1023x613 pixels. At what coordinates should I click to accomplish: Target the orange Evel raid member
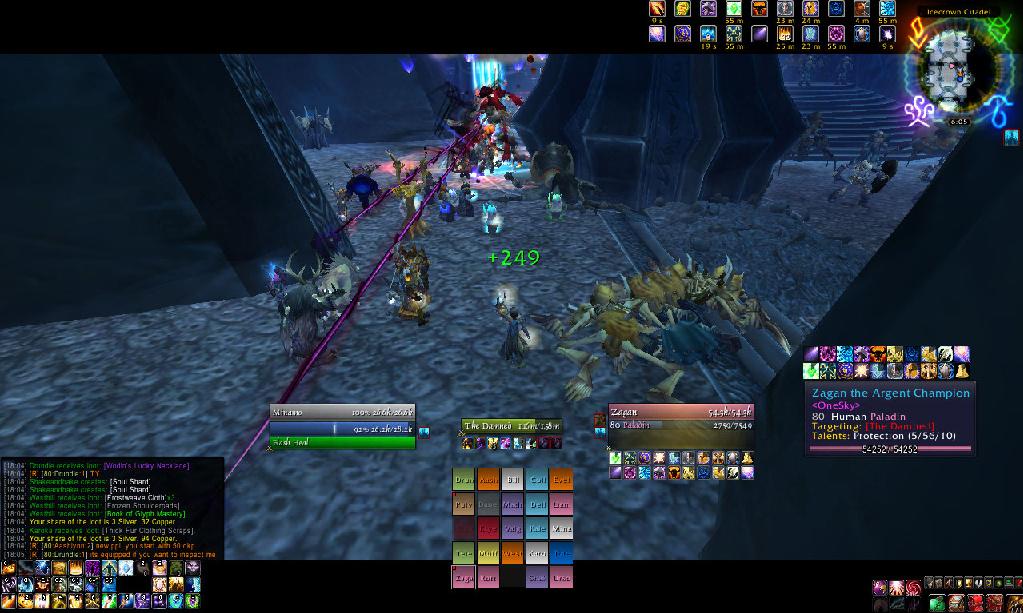[562, 480]
